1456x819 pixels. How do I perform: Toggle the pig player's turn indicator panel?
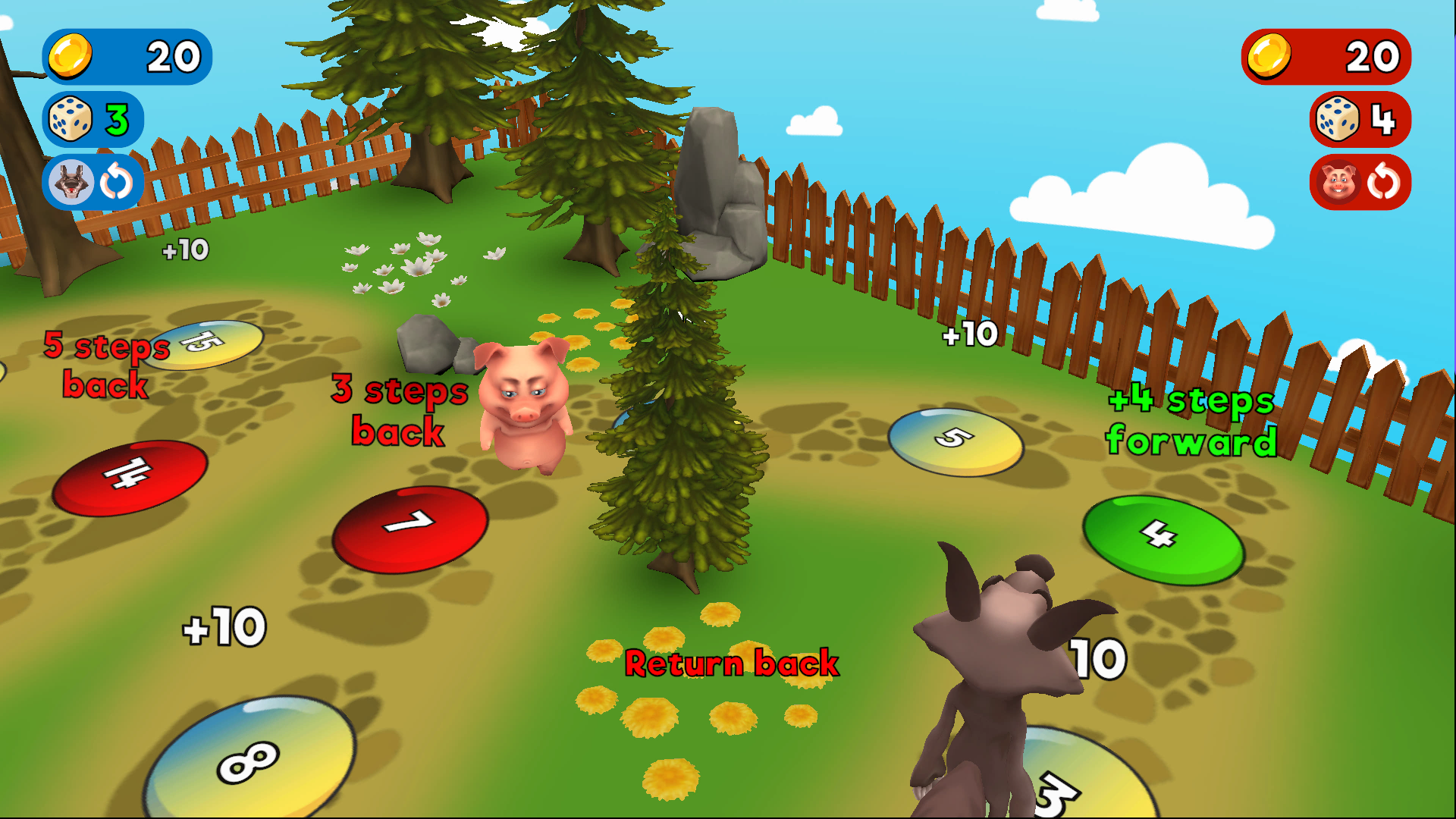point(1360,180)
